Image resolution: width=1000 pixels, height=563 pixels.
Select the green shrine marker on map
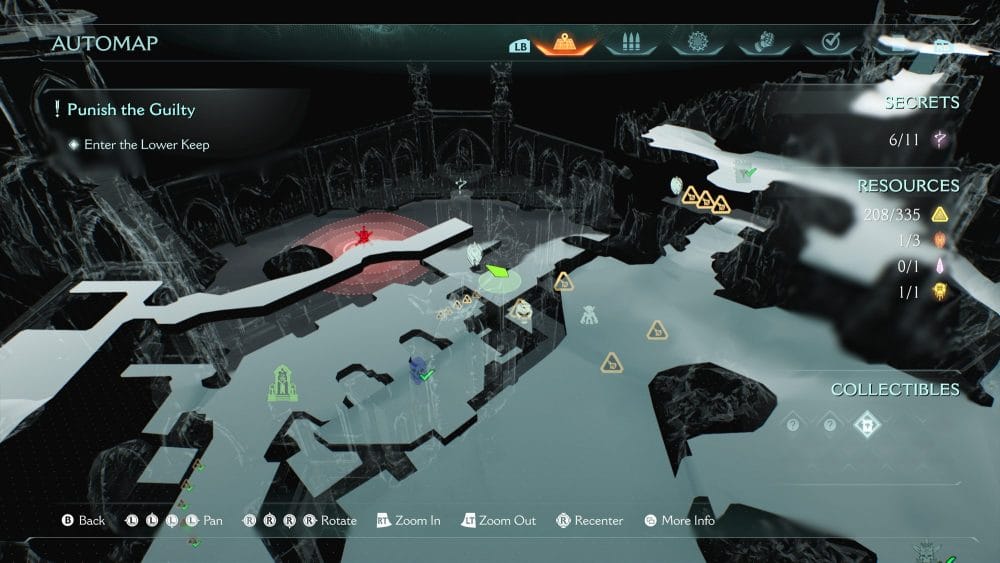click(282, 383)
